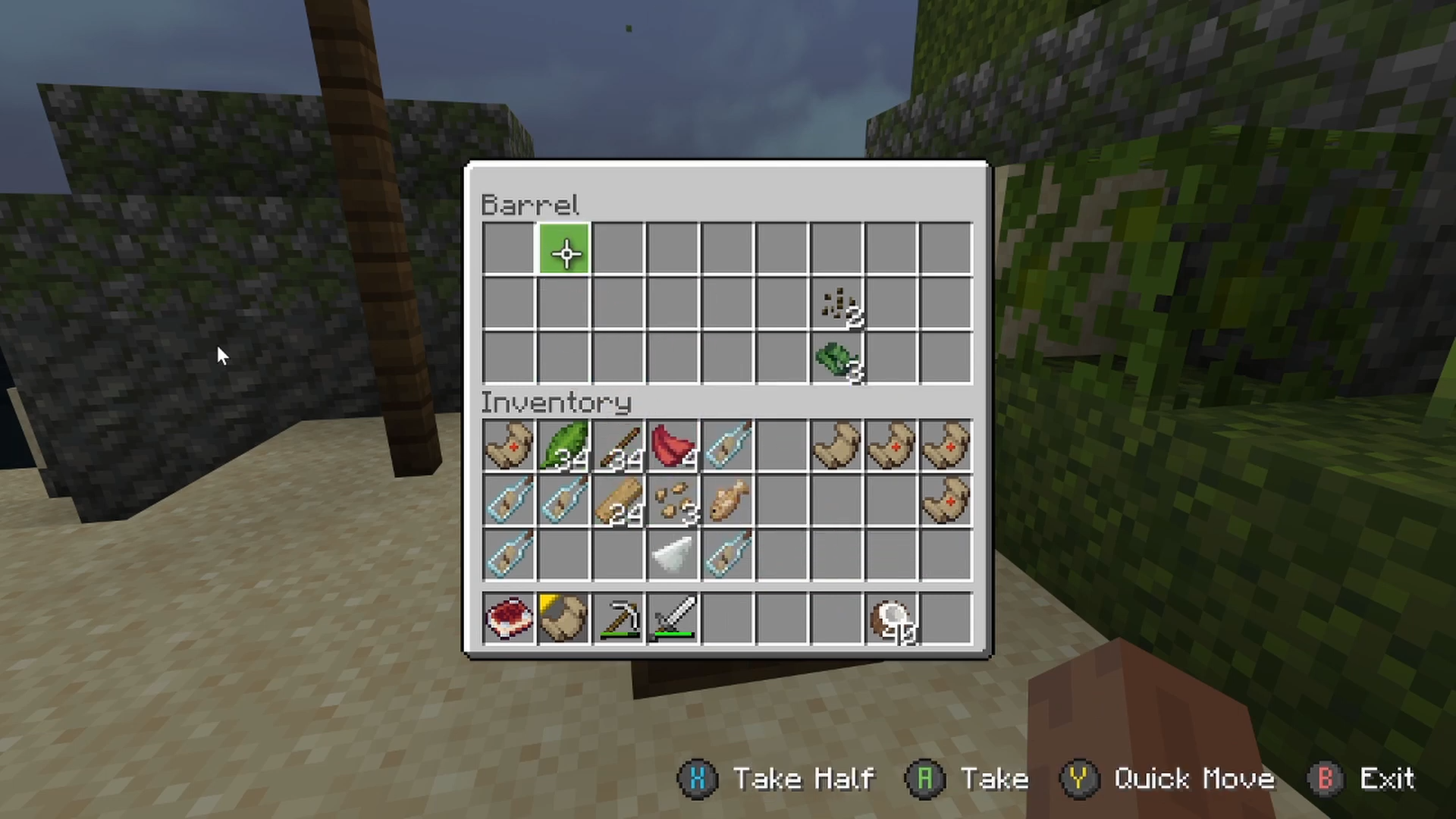Viewport: 1456px width, 819px height.
Task: Select the green leaf stack of 34
Action: click(564, 446)
